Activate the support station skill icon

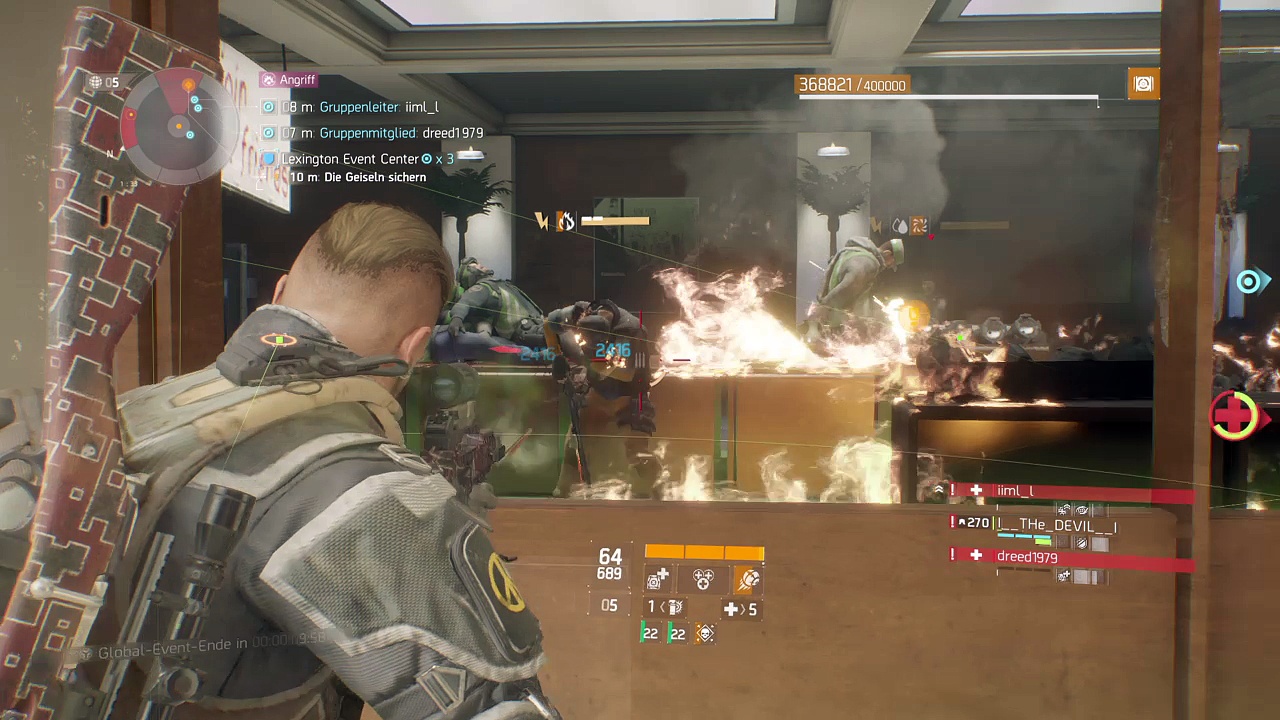click(658, 579)
